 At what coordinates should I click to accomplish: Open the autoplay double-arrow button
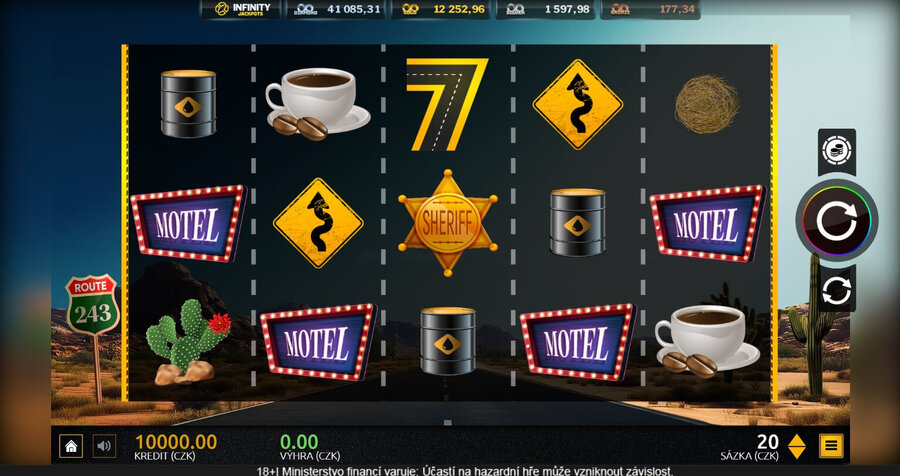(836, 291)
